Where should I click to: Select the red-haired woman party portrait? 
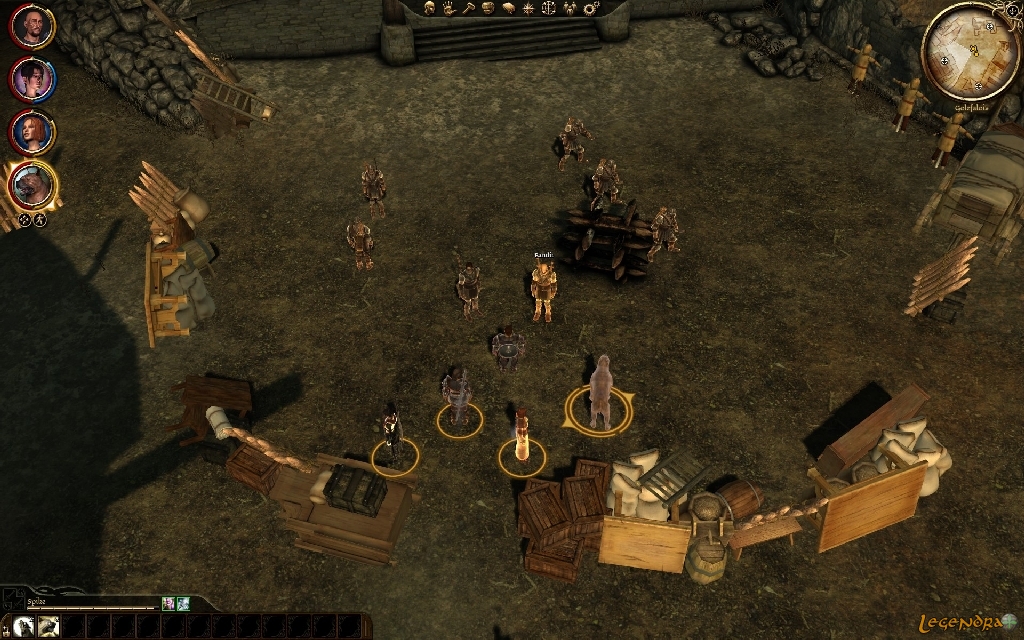(x=33, y=132)
